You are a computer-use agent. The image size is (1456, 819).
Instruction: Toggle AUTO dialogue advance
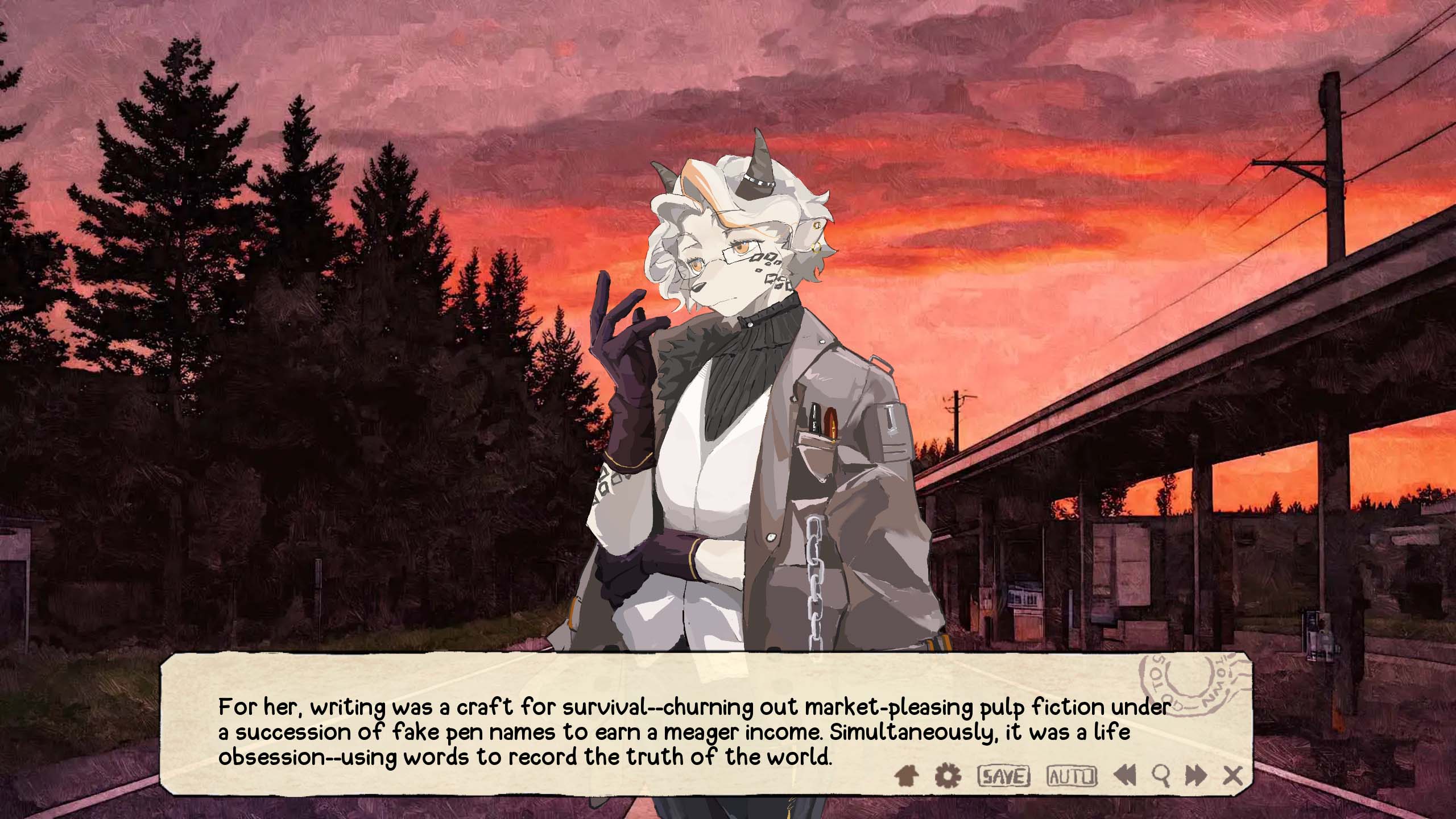click(1072, 776)
